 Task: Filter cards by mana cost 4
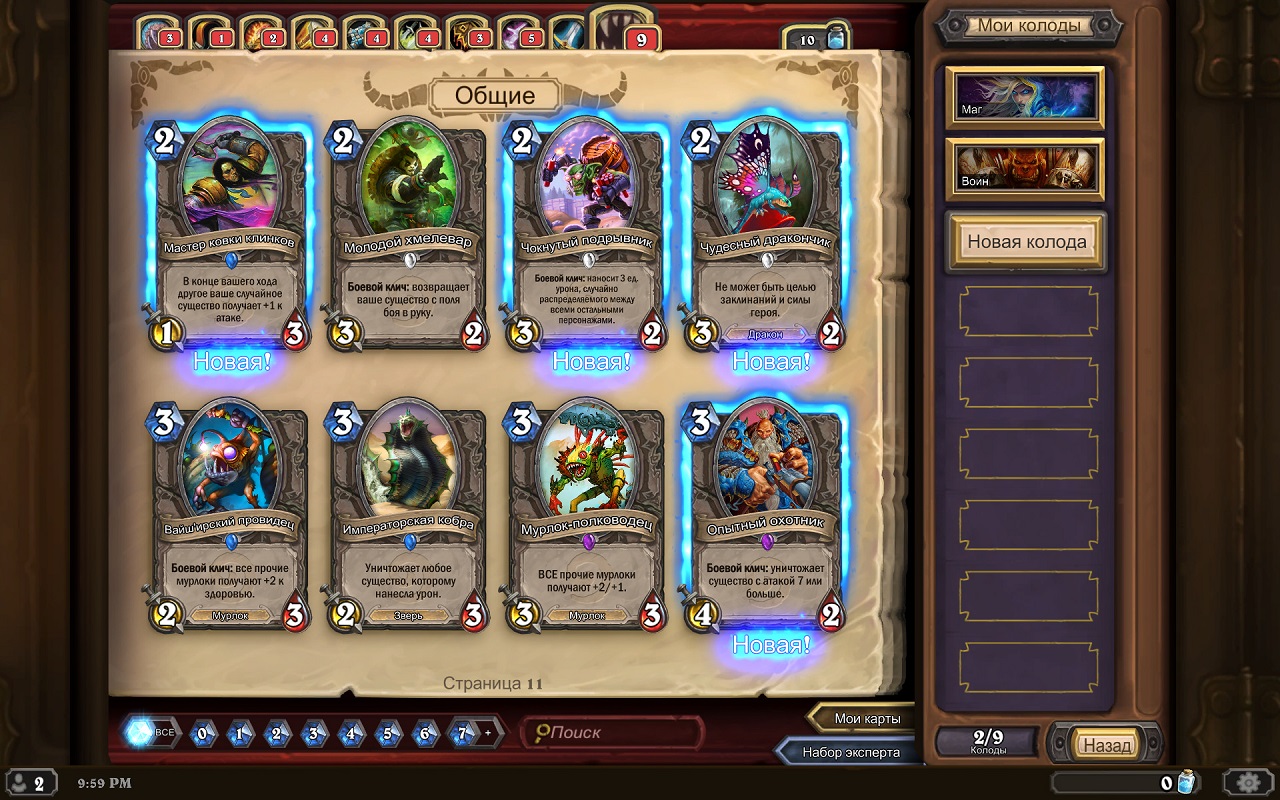[x=352, y=733]
